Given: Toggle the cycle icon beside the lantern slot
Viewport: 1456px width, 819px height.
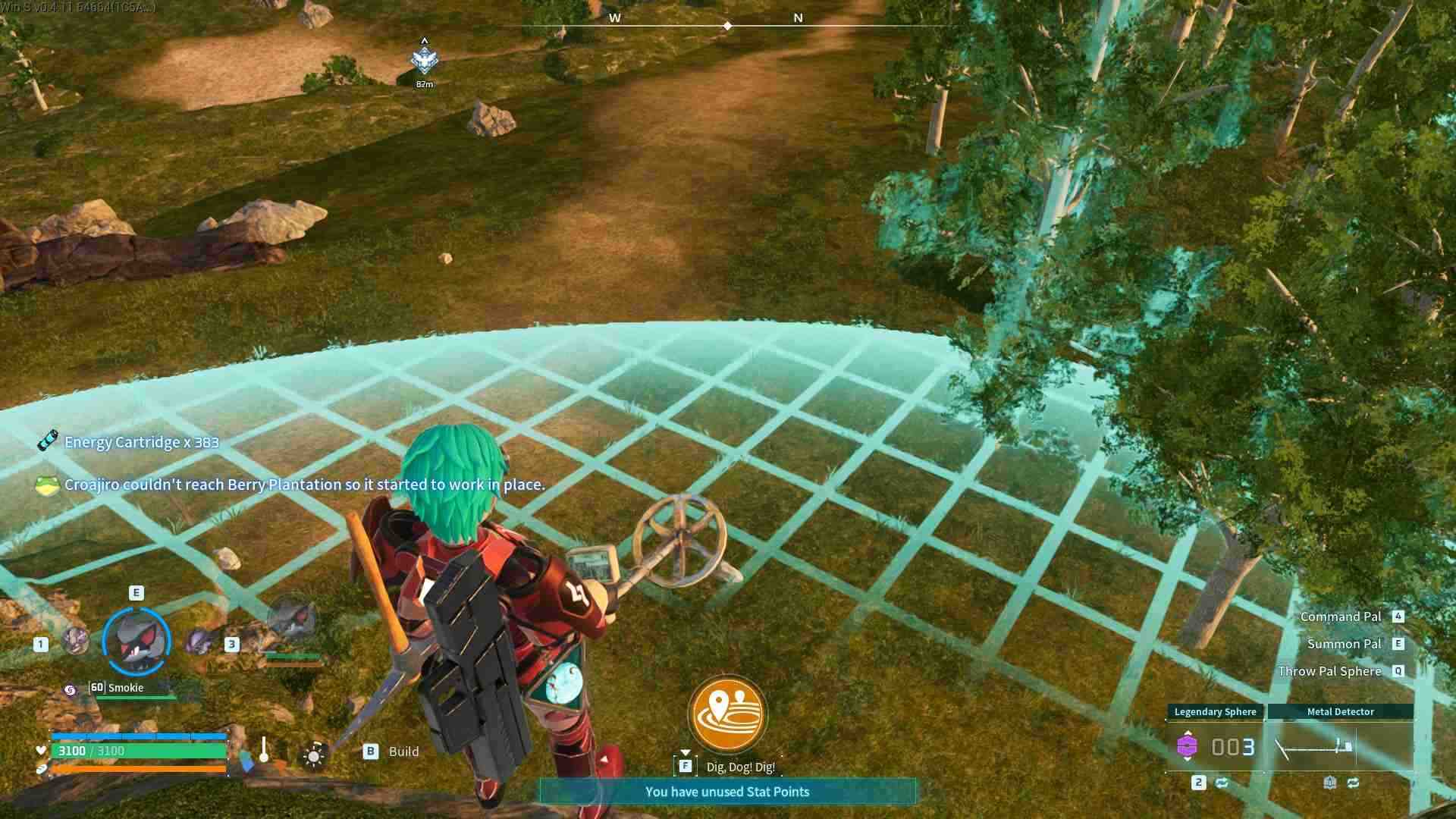Looking at the screenshot, I should (1354, 782).
